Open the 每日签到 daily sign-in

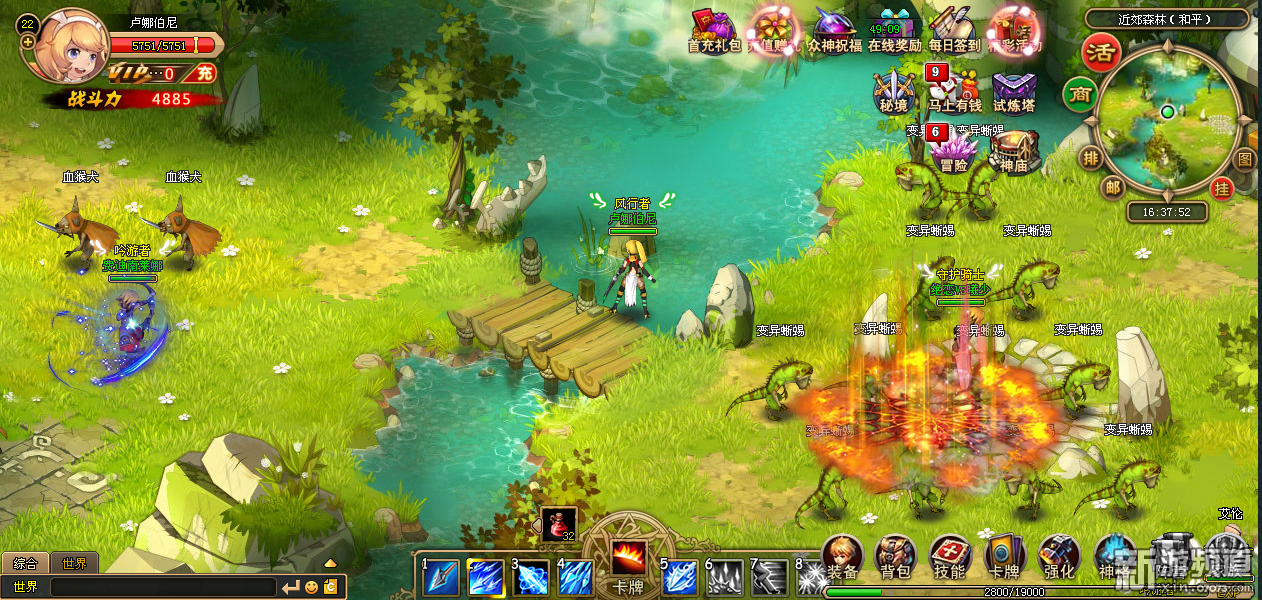click(x=953, y=27)
